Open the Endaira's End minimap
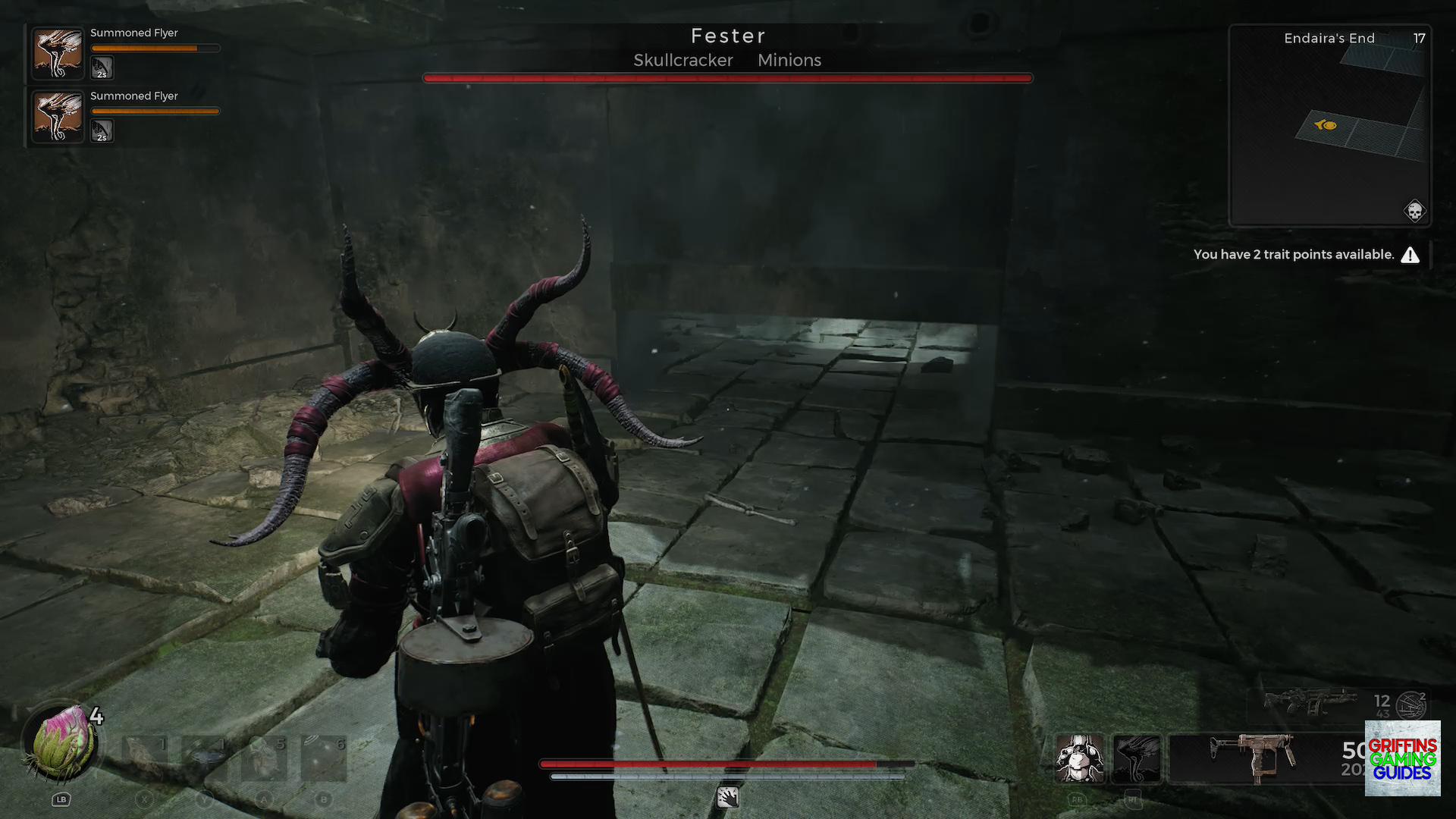 [1329, 125]
